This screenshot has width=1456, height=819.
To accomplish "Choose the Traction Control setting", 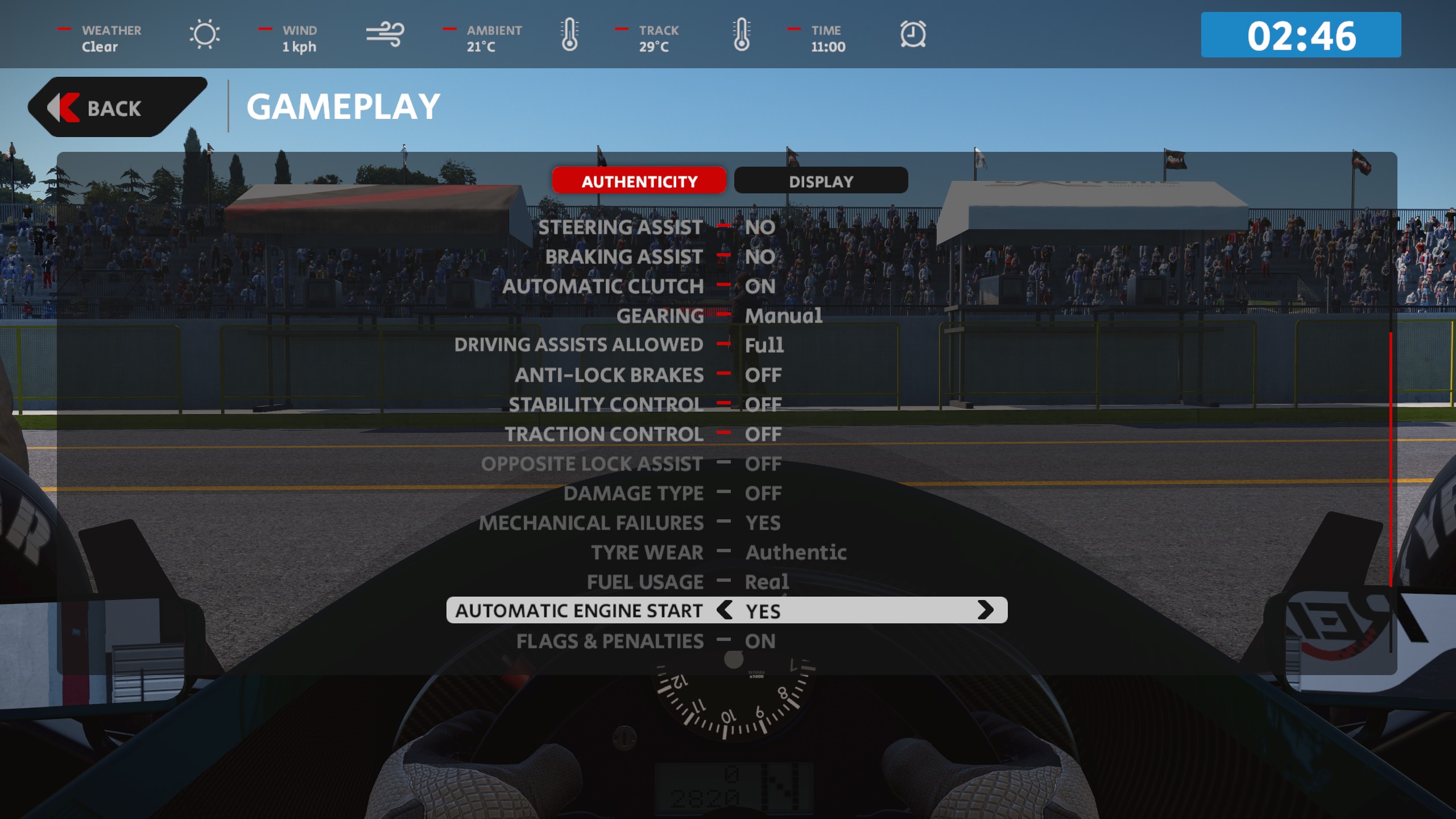I will click(x=604, y=435).
